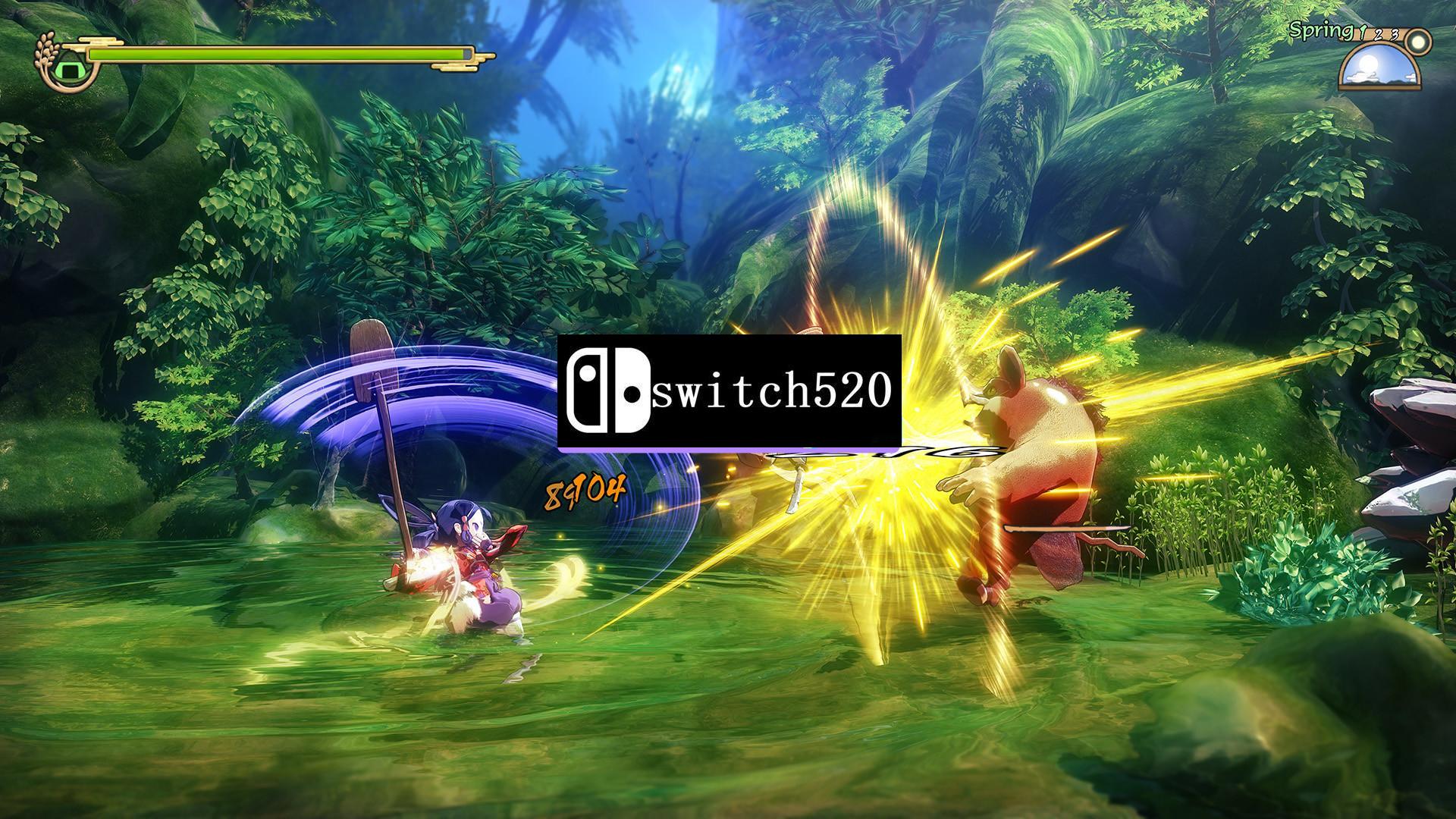Click the switch520 watermark banner

tap(728, 391)
